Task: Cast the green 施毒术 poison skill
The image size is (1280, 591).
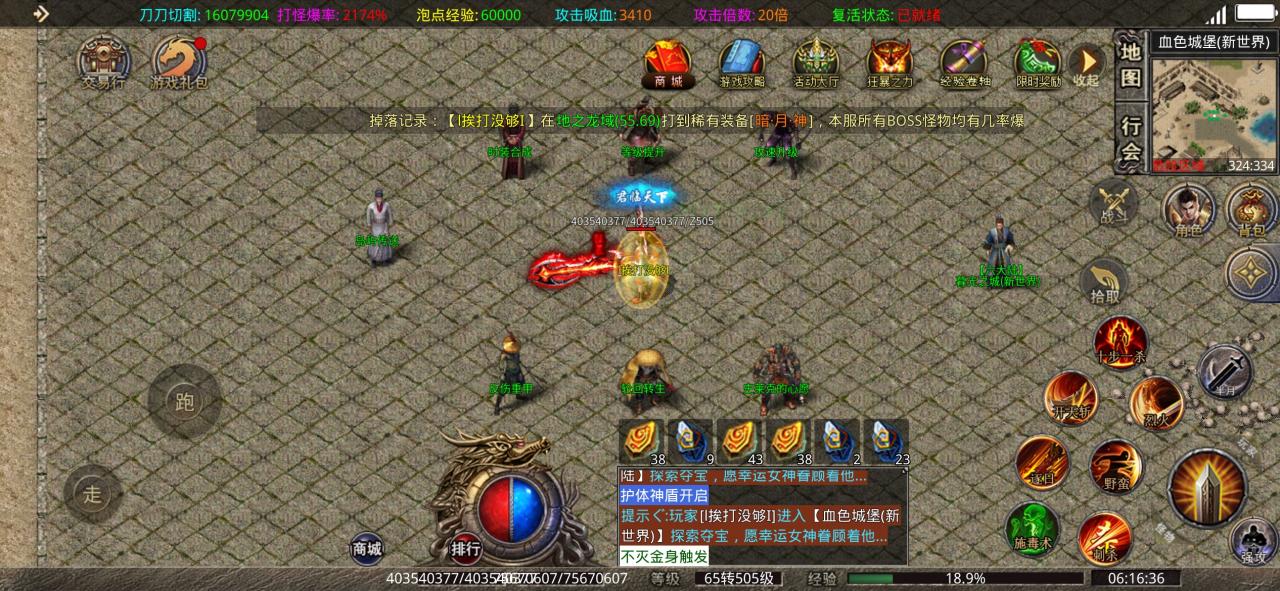Action: (x=1032, y=527)
